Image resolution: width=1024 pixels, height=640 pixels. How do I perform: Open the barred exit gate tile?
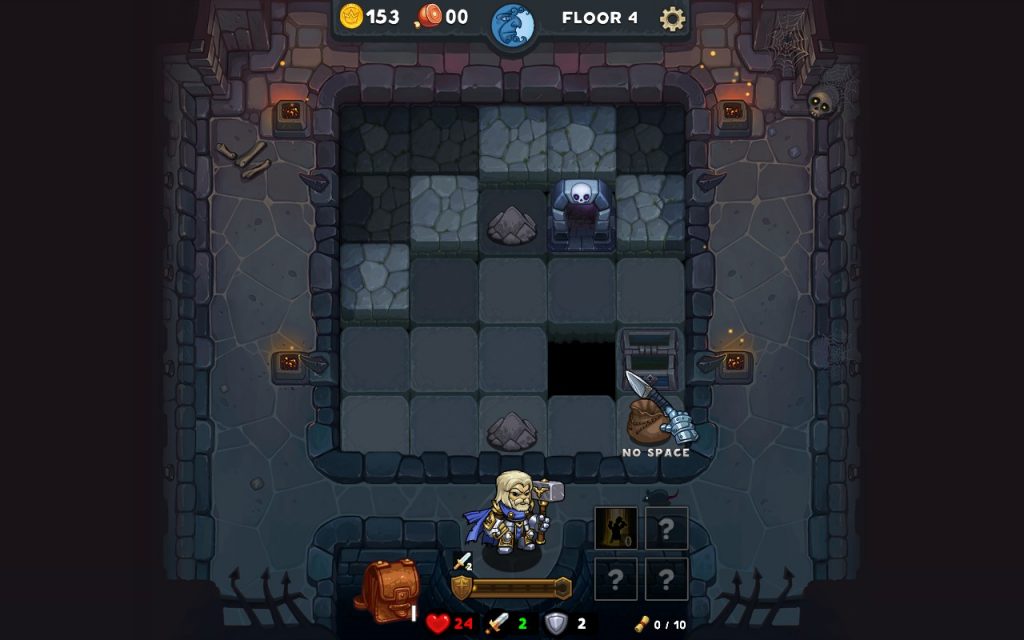tap(650, 353)
